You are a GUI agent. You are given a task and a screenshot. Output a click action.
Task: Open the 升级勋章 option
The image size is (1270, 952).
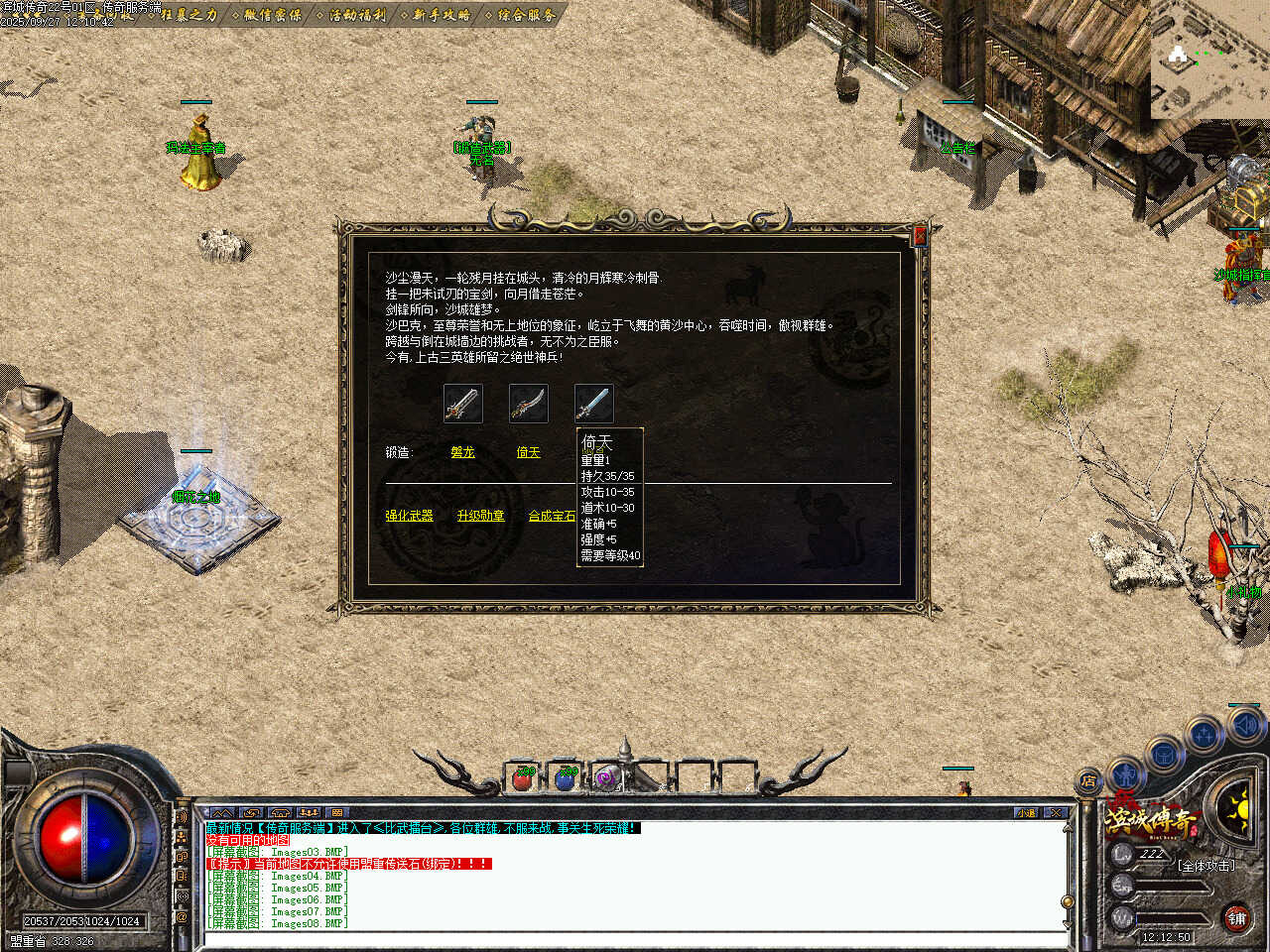480,516
